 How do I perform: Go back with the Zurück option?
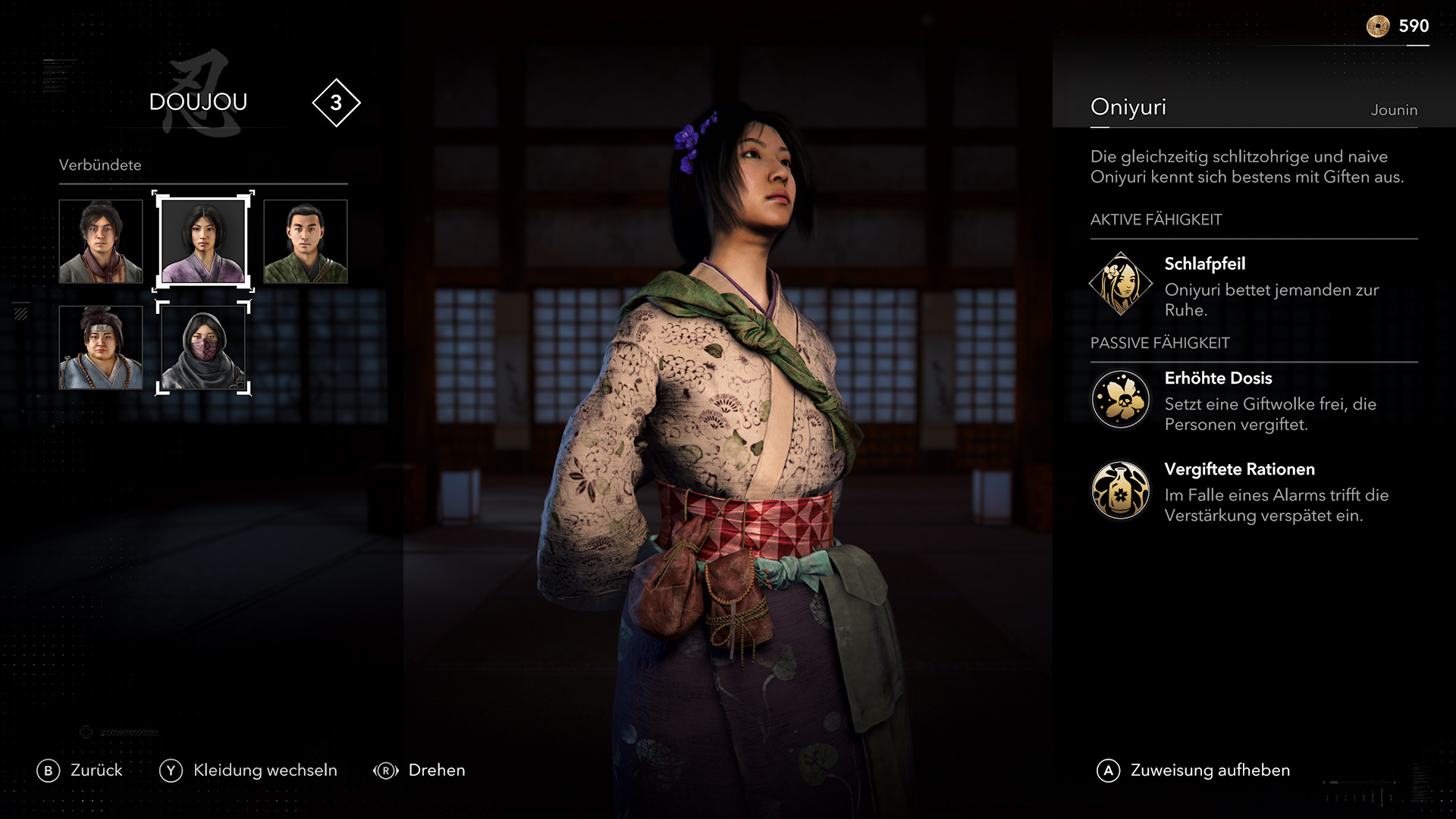click(80, 770)
